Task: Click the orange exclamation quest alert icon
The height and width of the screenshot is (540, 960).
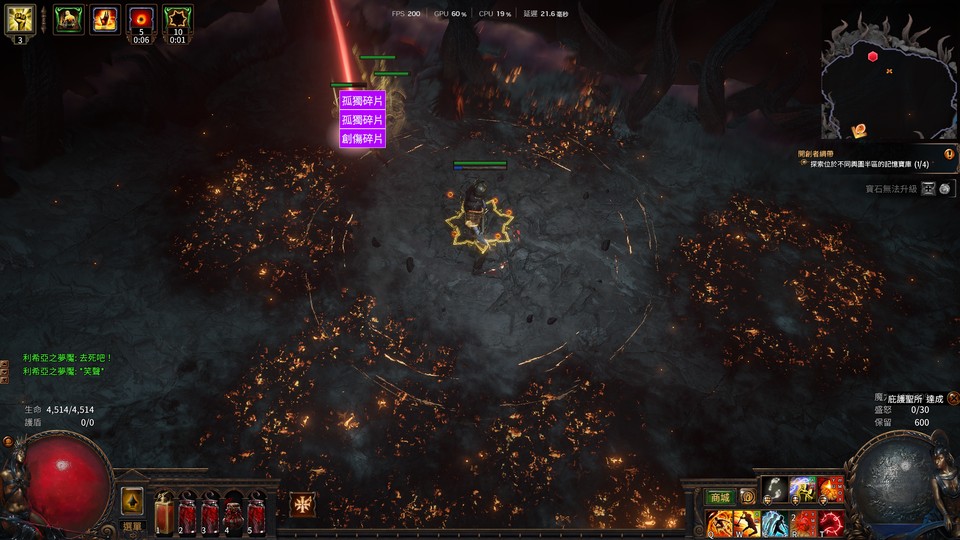Action: tap(949, 154)
